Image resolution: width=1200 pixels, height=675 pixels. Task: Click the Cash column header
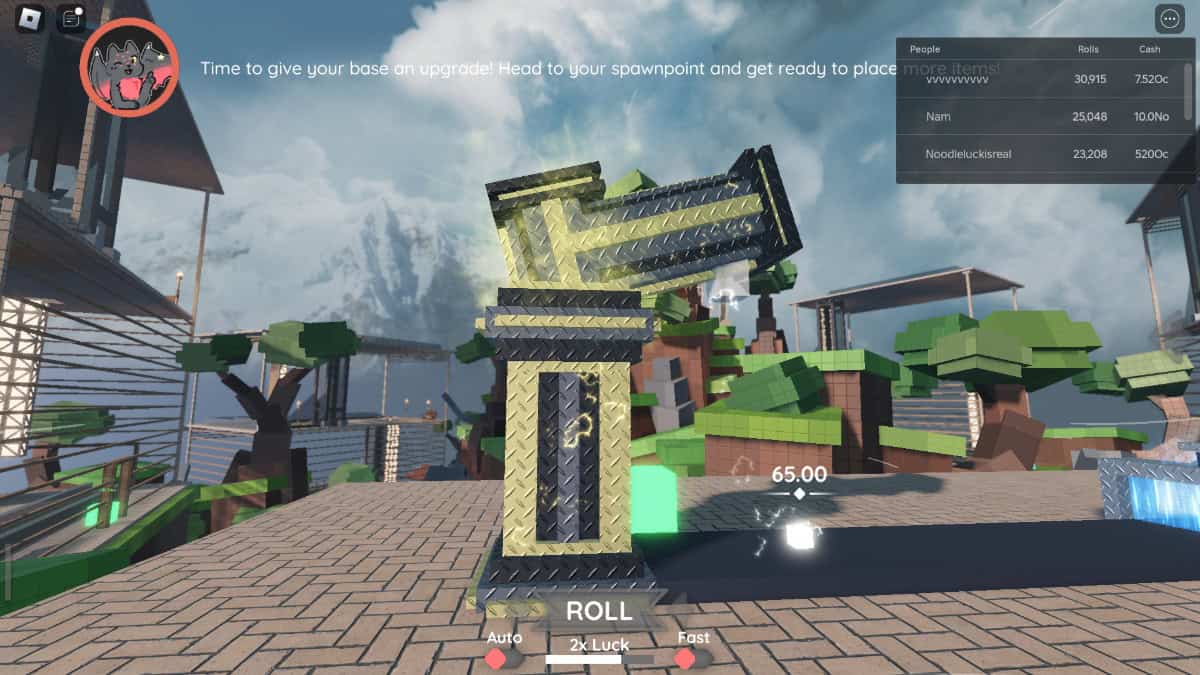coord(1150,49)
